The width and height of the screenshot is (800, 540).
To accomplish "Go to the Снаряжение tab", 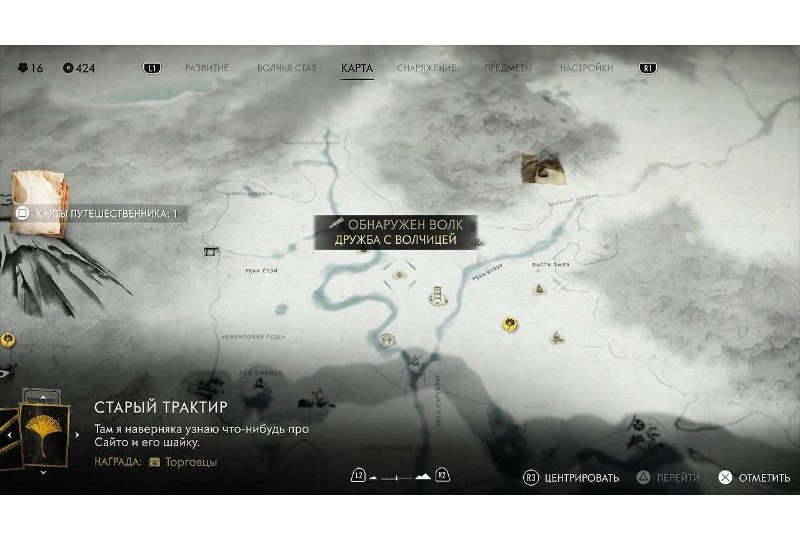I will [x=426, y=68].
